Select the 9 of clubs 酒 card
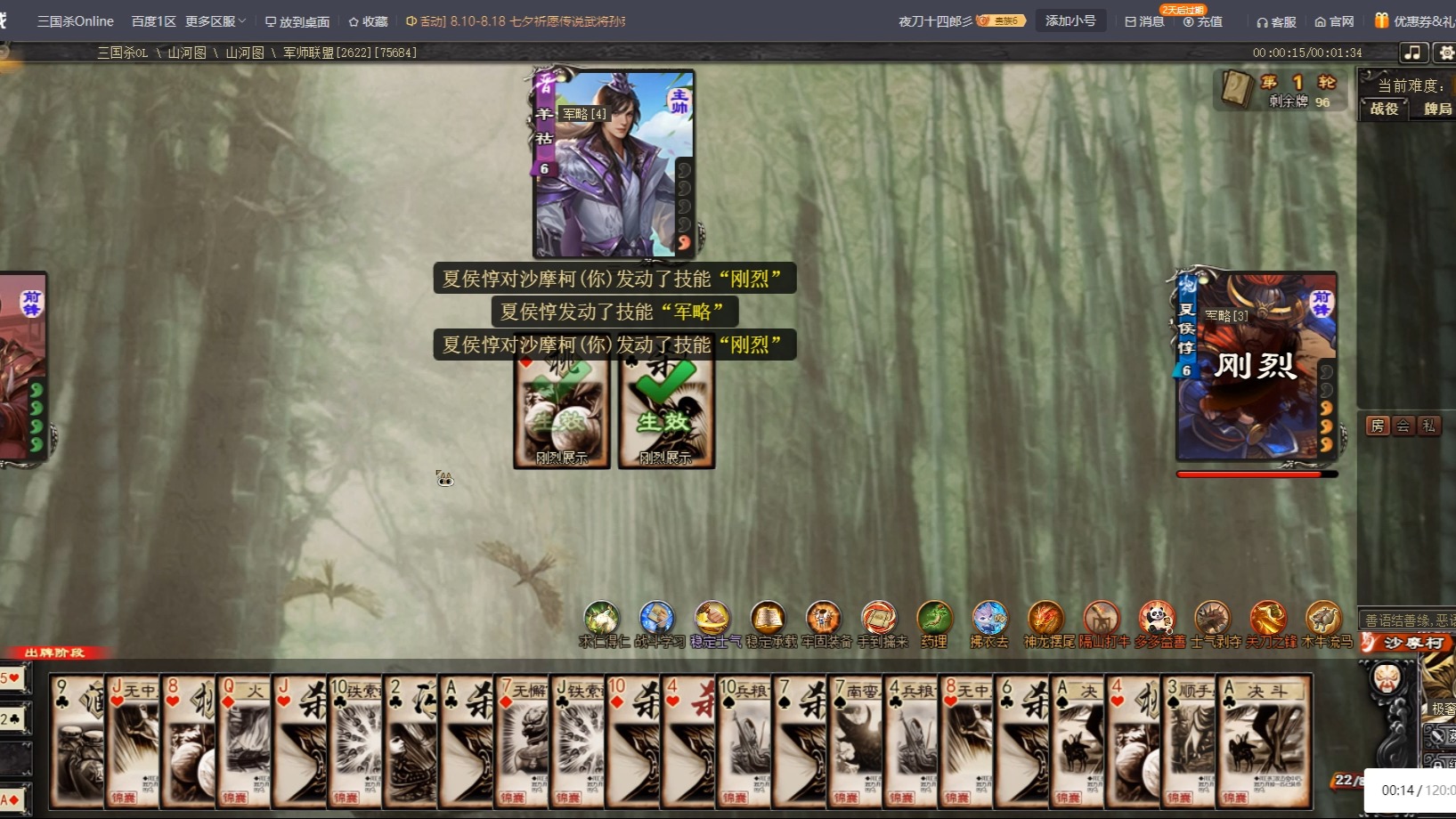The width and height of the screenshot is (1456, 819). [77, 741]
